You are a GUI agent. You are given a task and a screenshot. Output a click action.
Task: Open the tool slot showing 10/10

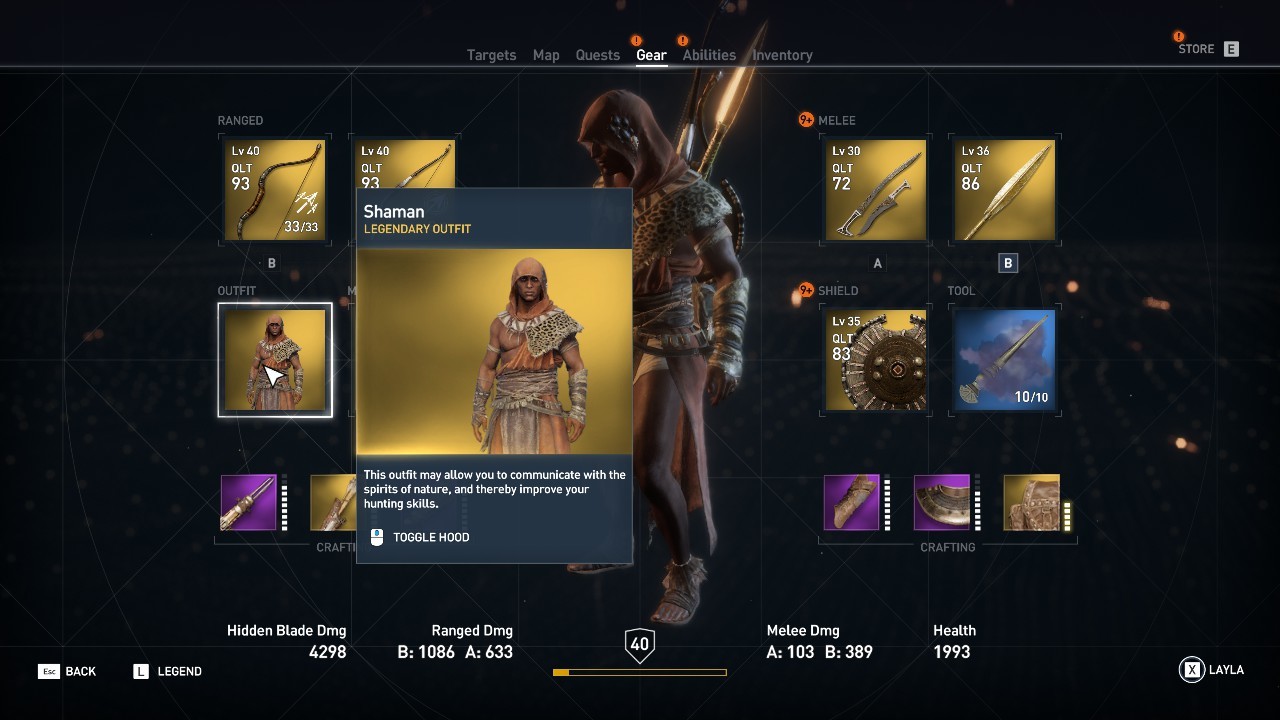coord(1004,360)
